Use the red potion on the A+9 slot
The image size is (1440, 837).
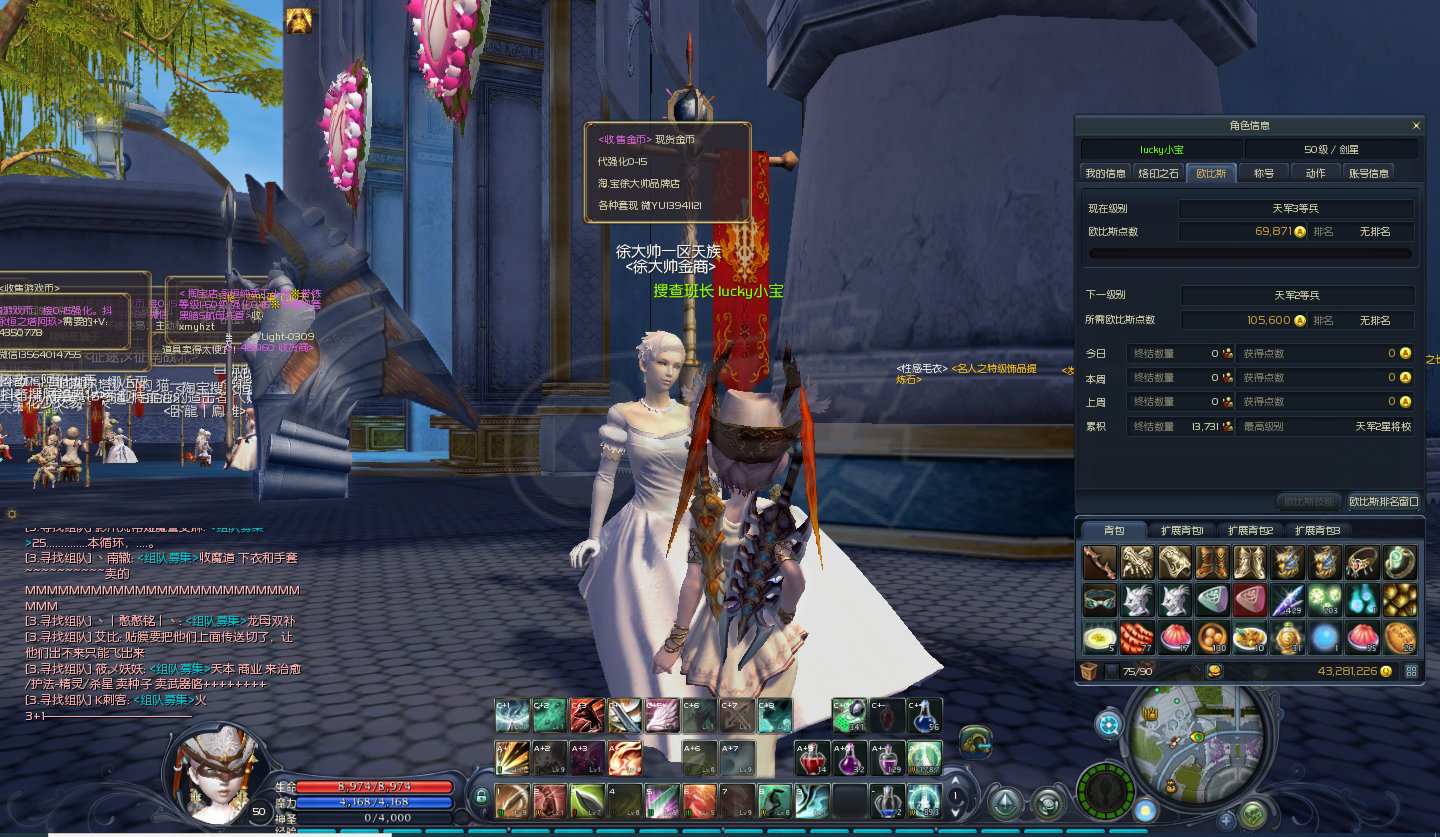[811, 759]
